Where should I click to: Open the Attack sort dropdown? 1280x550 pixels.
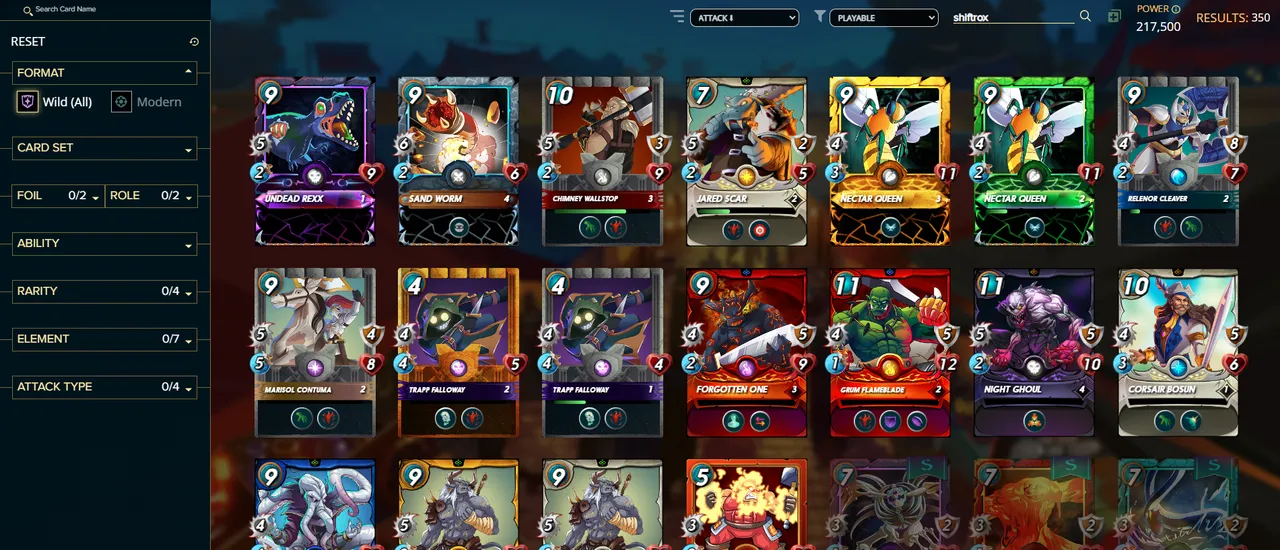pos(744,18)
